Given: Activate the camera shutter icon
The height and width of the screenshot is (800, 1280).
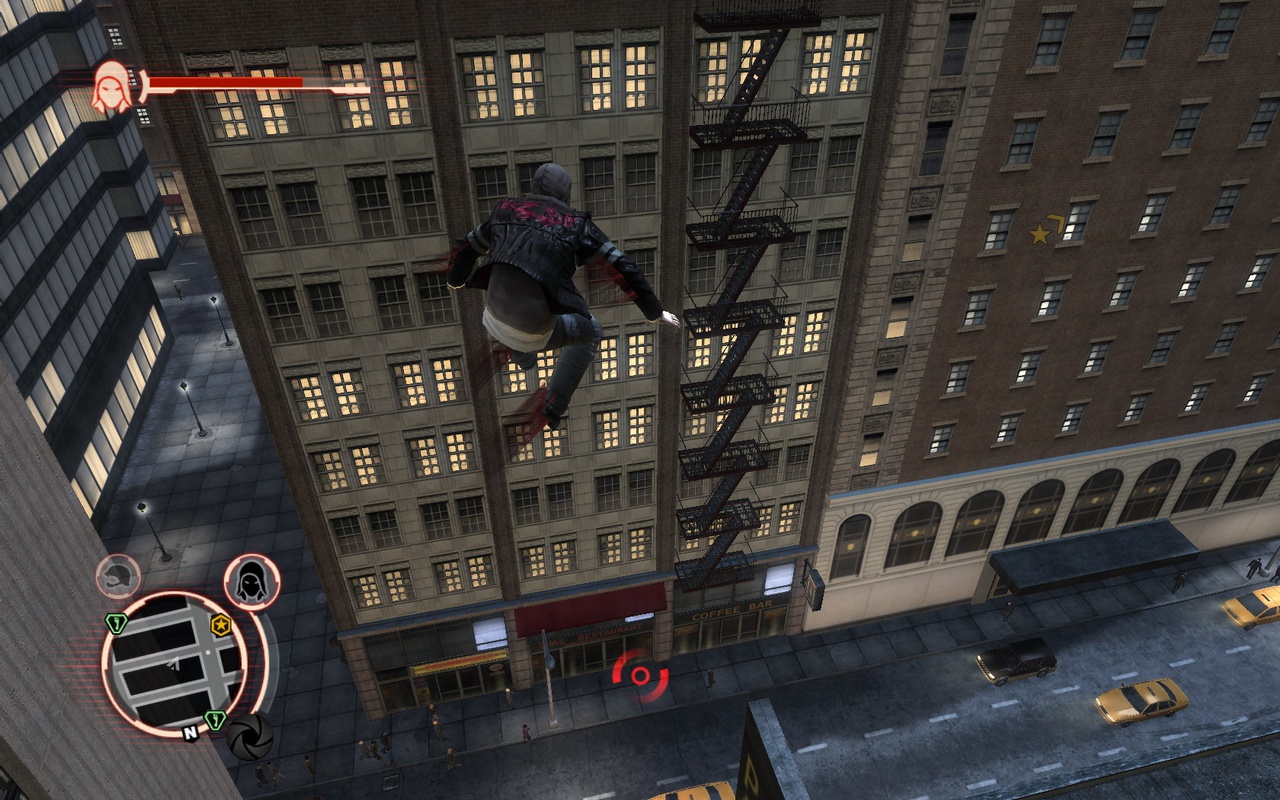Looking at the screenshot, I should 249,736.
